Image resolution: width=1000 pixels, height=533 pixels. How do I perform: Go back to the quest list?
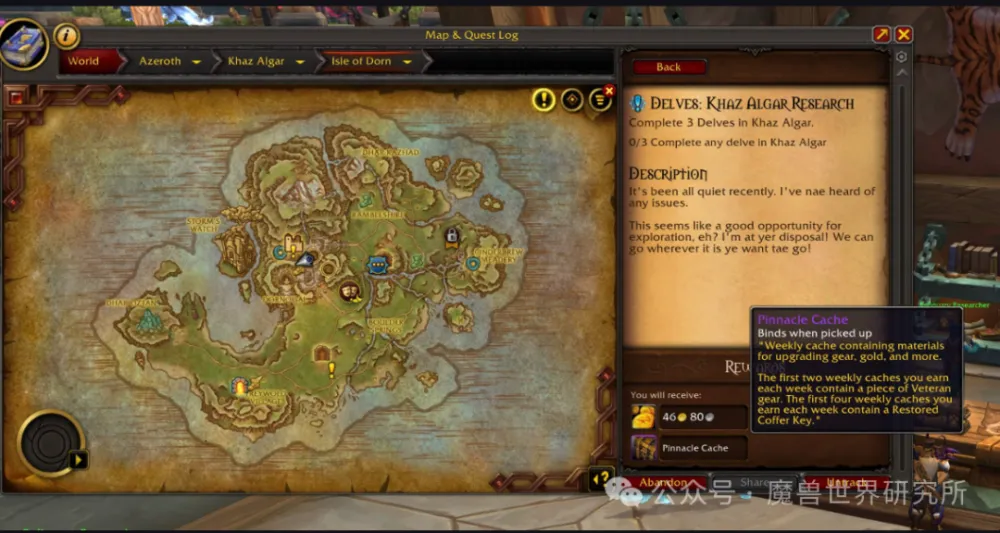tap(668, 67)
